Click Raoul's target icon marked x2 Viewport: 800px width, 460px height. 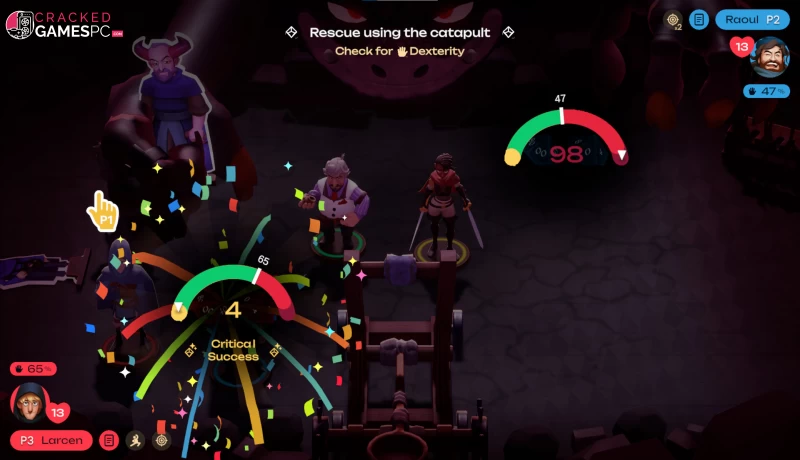(674, 19)
